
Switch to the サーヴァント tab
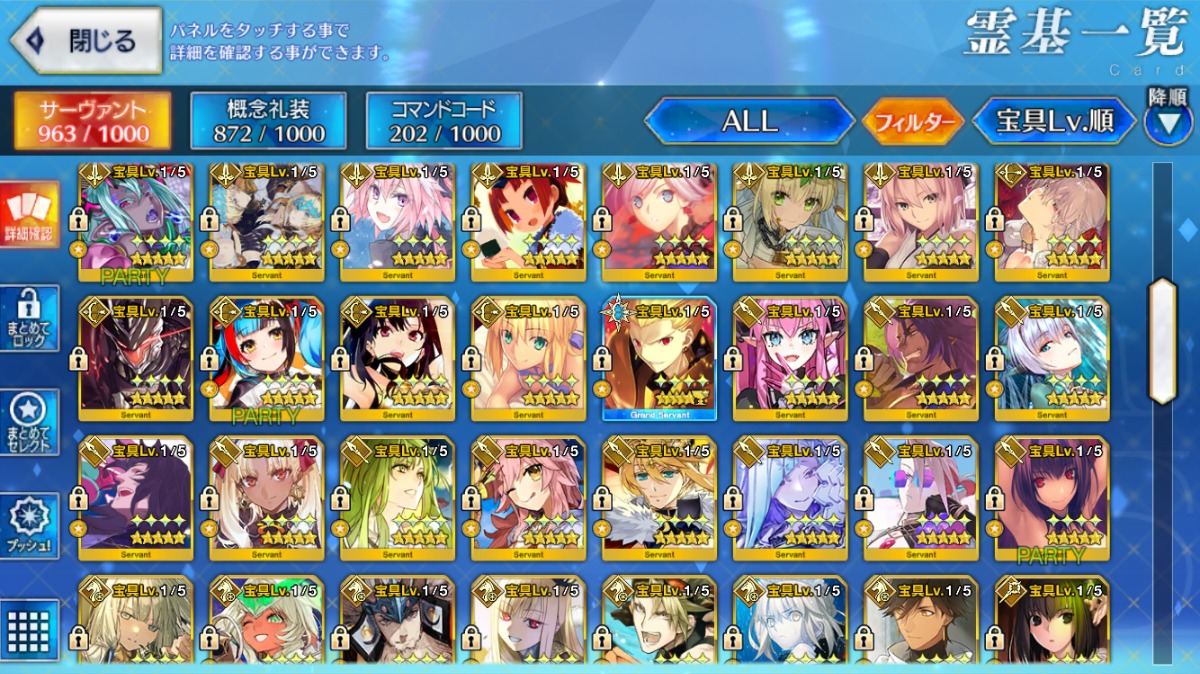pos(91,121)
